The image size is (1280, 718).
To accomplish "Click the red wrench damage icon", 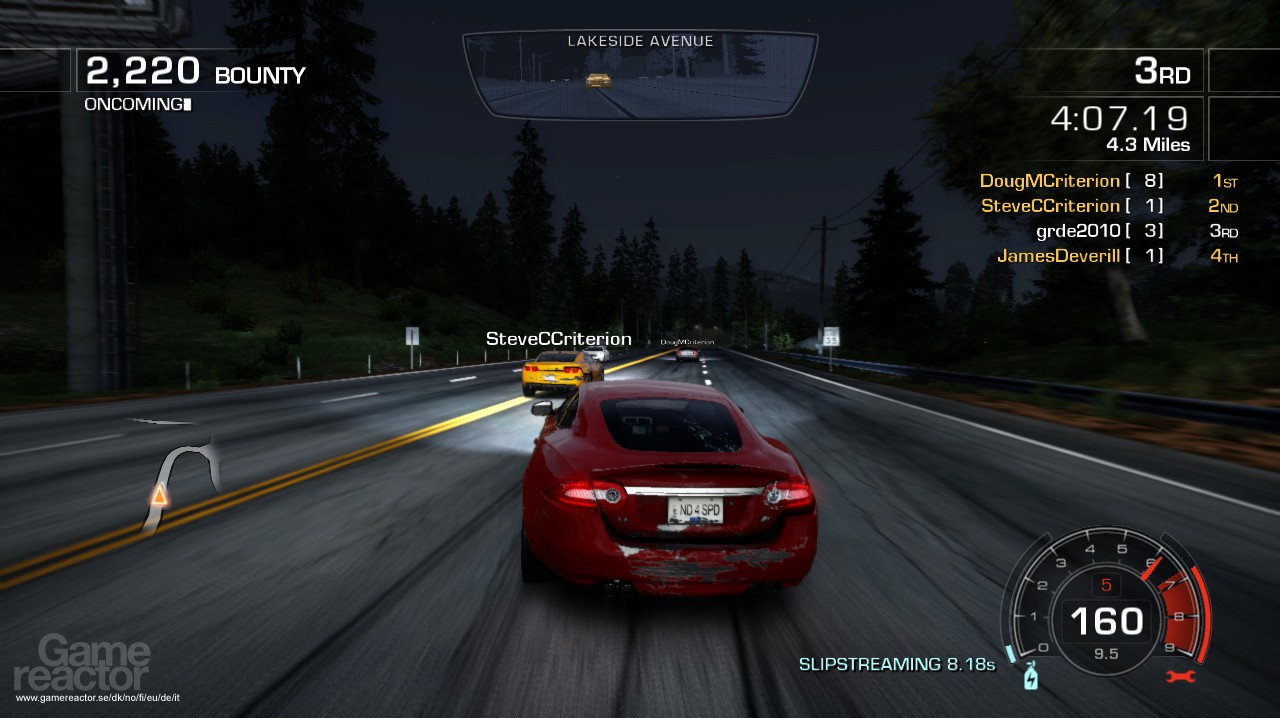I will (x=1181, y=677).
